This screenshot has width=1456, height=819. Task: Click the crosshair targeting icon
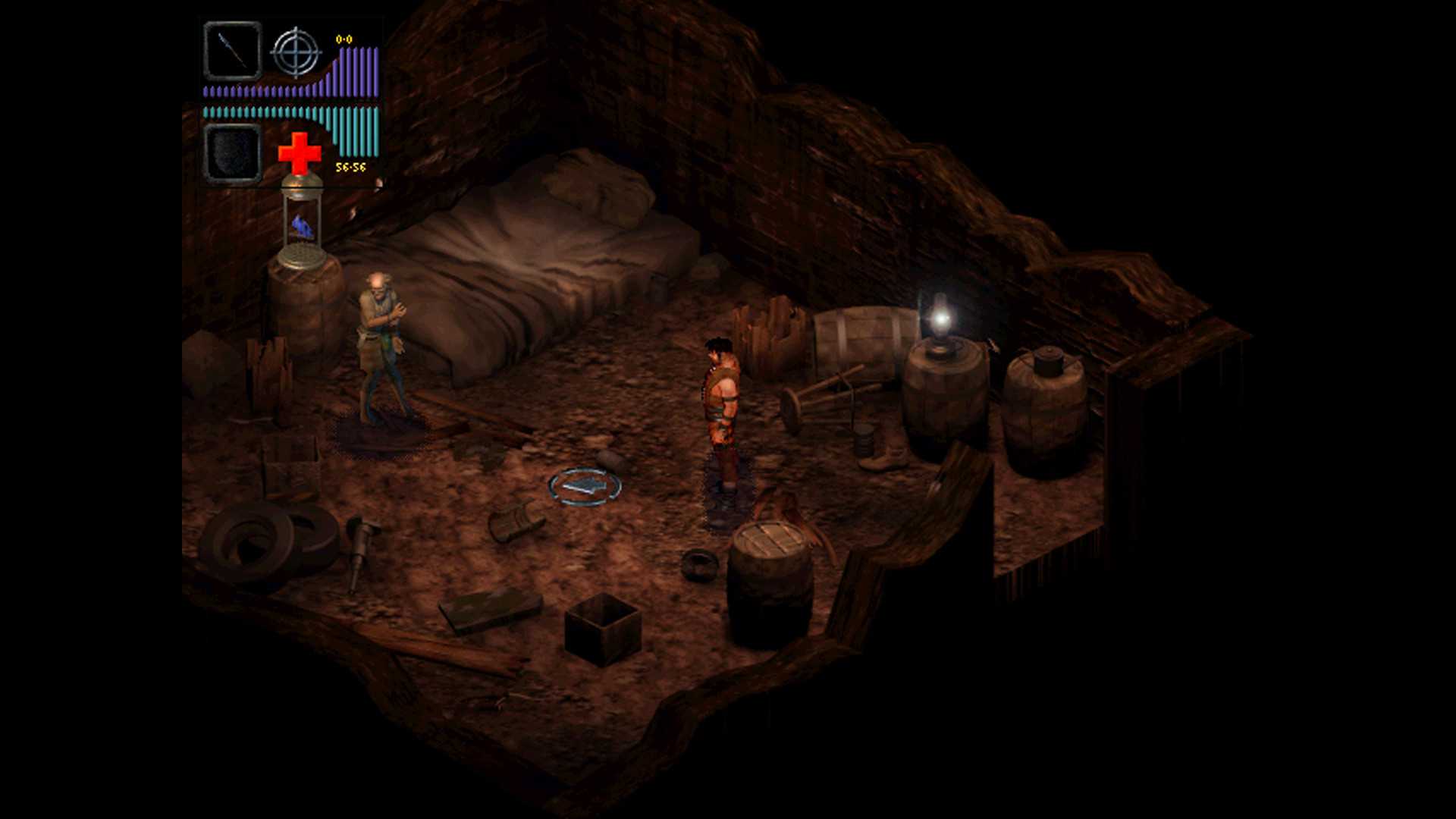[296, 52]
